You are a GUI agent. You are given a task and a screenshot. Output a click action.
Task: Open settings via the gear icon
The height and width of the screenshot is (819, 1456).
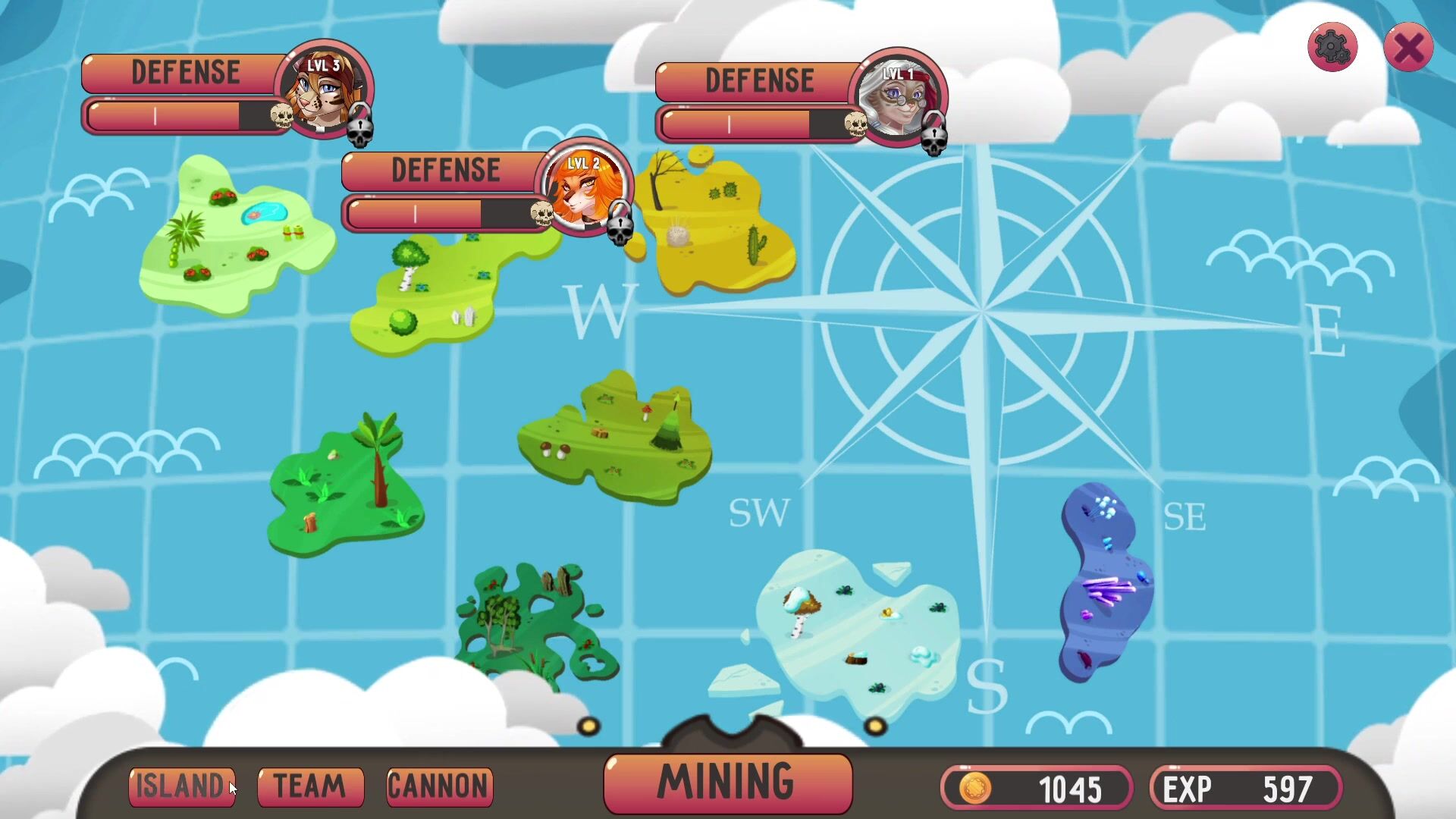click(1332, 48)
